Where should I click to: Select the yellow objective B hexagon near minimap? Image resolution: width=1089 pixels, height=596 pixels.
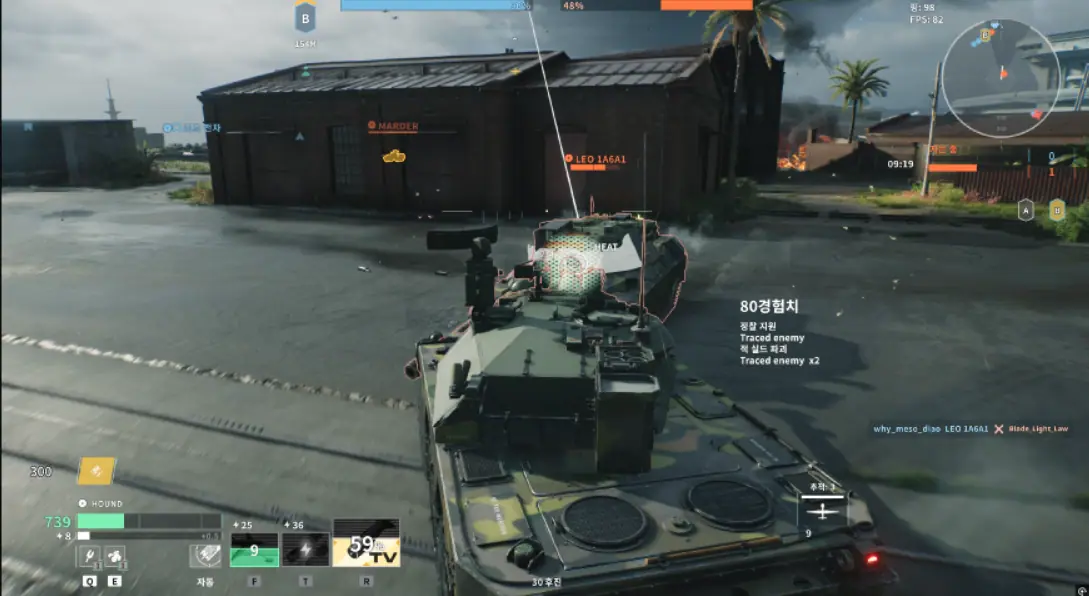1057,210
